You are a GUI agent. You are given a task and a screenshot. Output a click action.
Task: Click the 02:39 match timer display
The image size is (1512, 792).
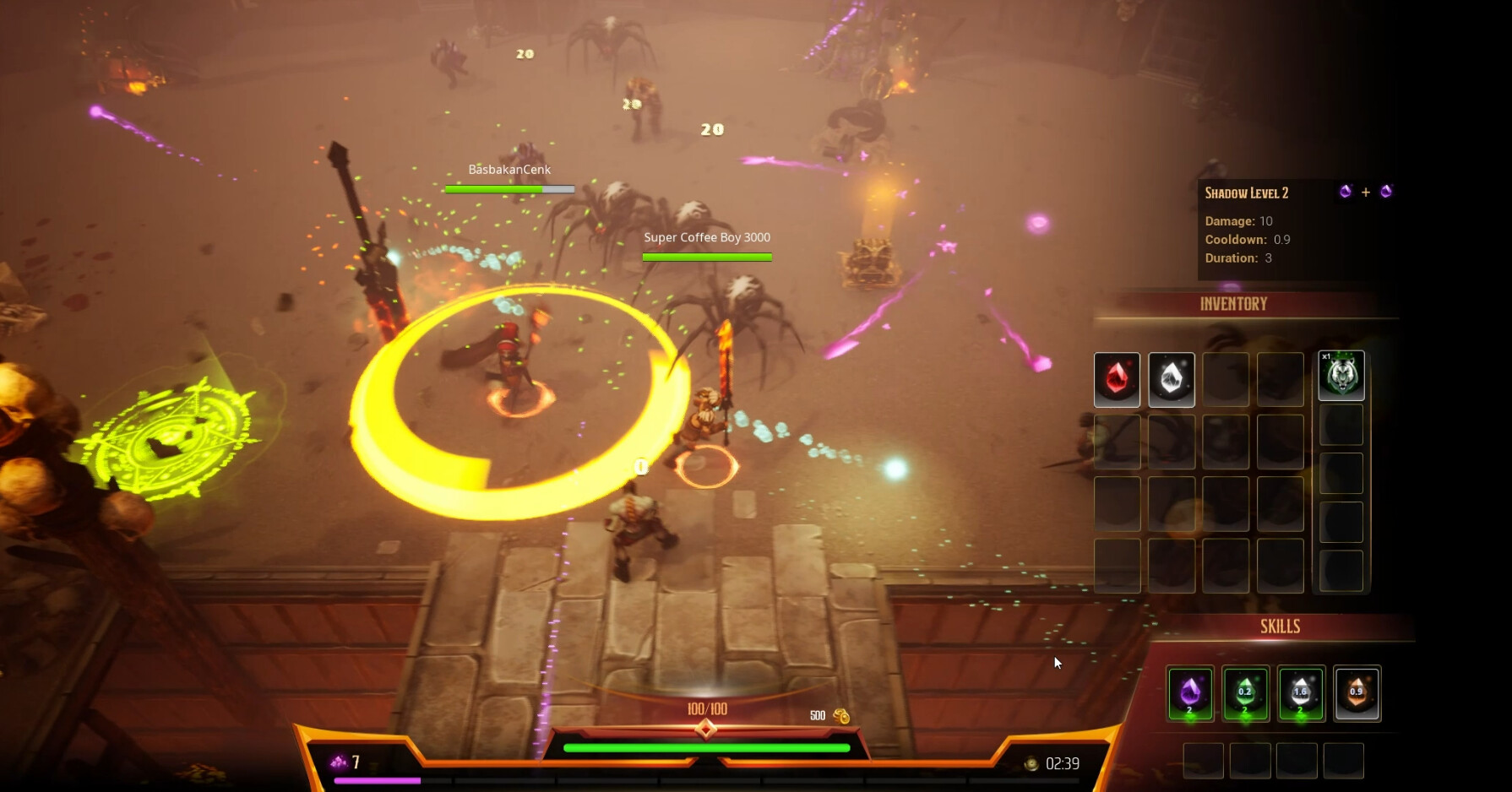pos(1062,762)
